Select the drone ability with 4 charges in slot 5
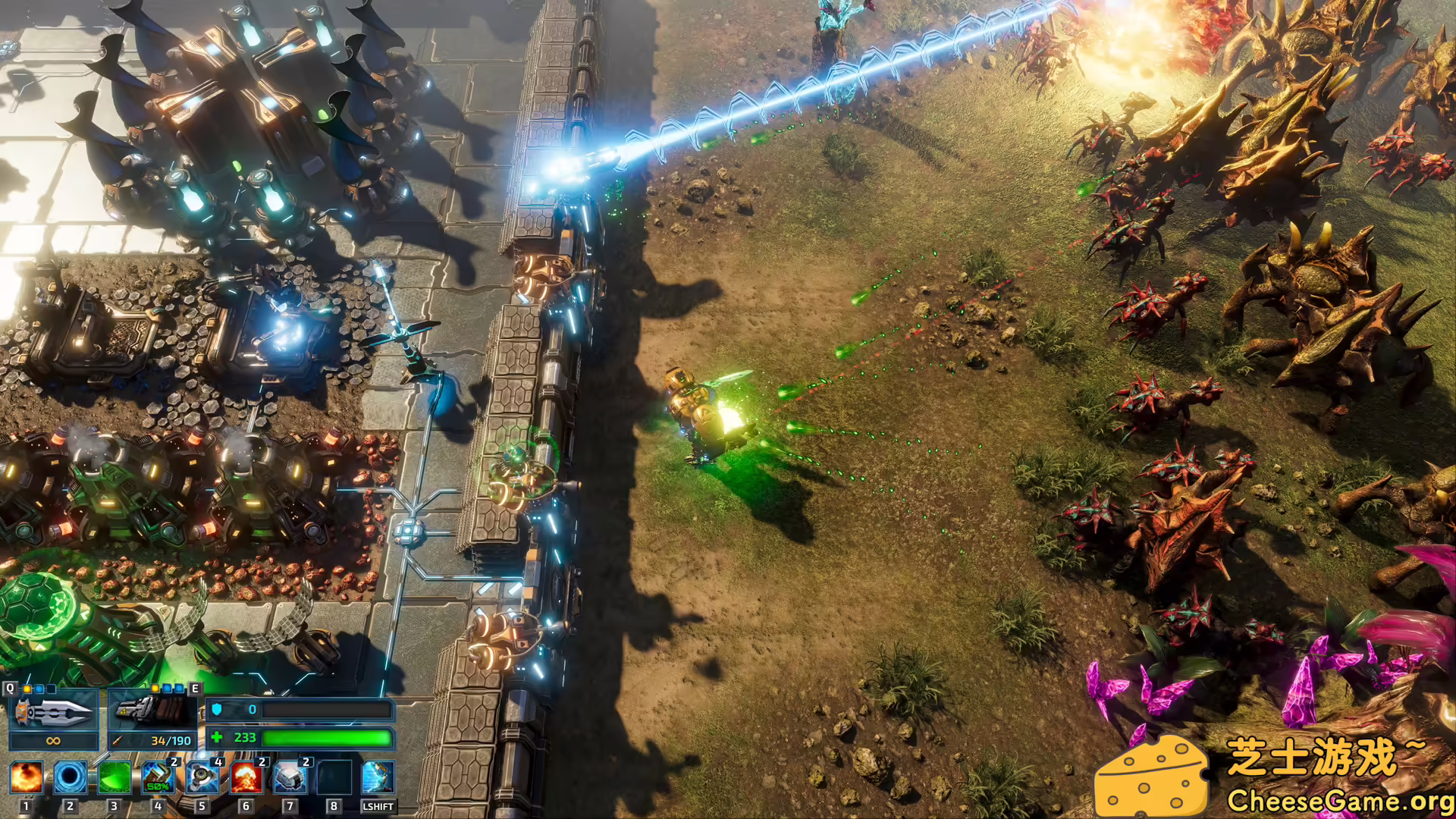The width and height of the screenshot is (1456, 819). pos(202,780)
